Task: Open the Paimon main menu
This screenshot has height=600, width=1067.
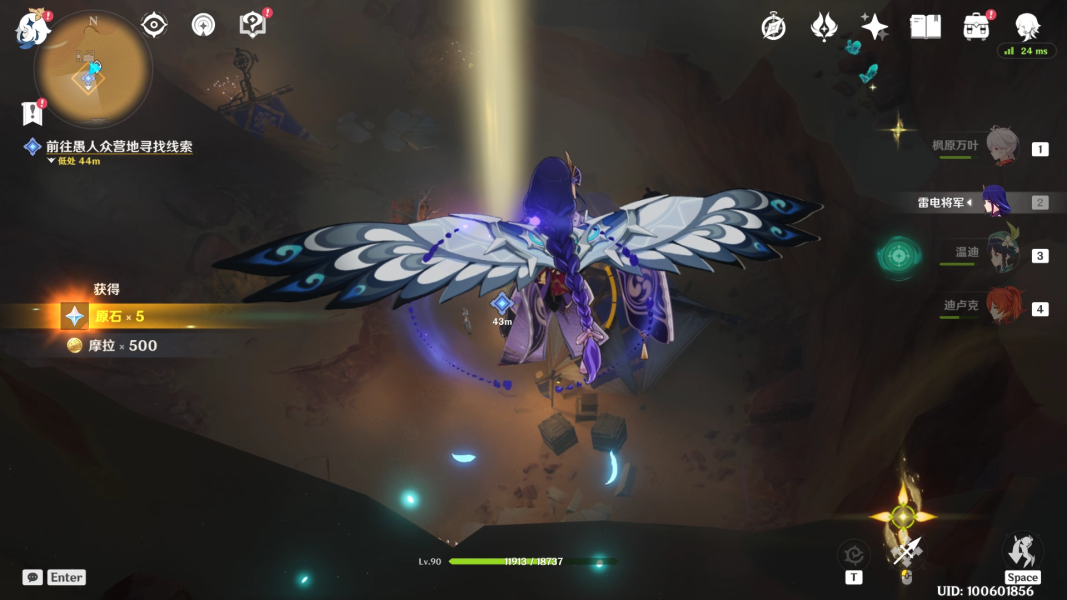Action: 31,28
